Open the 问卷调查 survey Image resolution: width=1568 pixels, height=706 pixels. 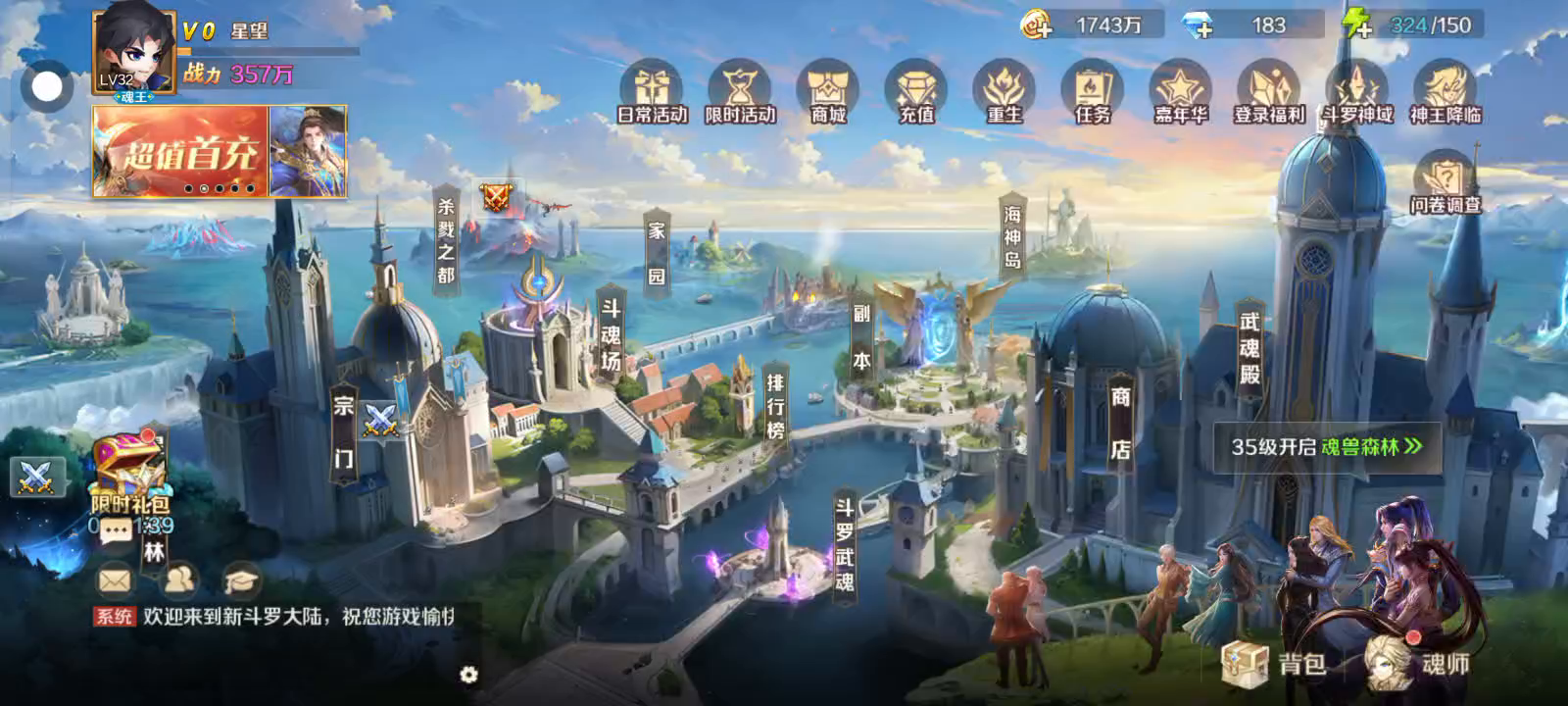pyautogui.click(x=1445, y=182)
